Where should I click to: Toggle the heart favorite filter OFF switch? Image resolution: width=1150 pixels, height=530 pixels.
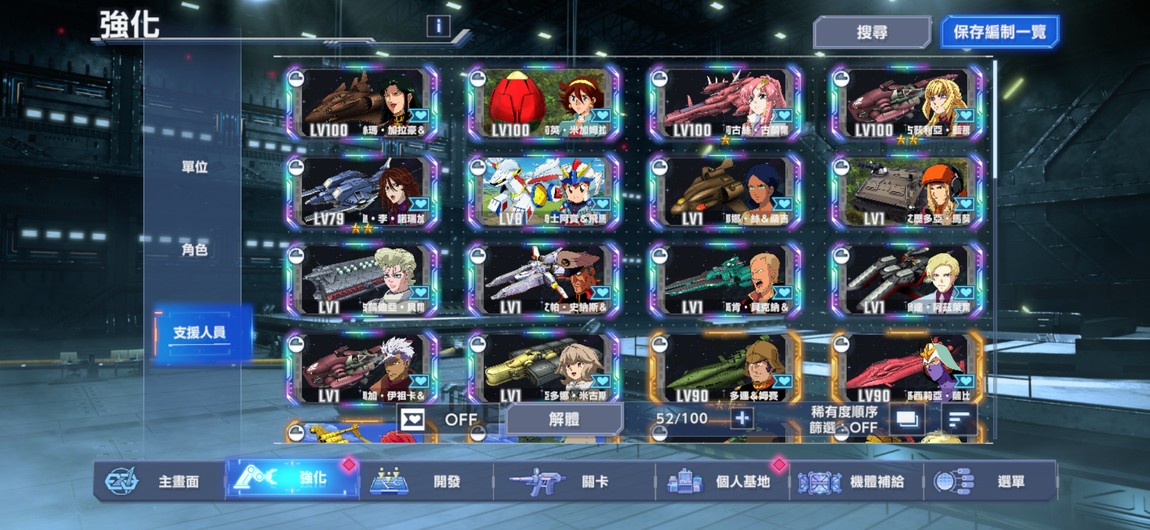440,419
